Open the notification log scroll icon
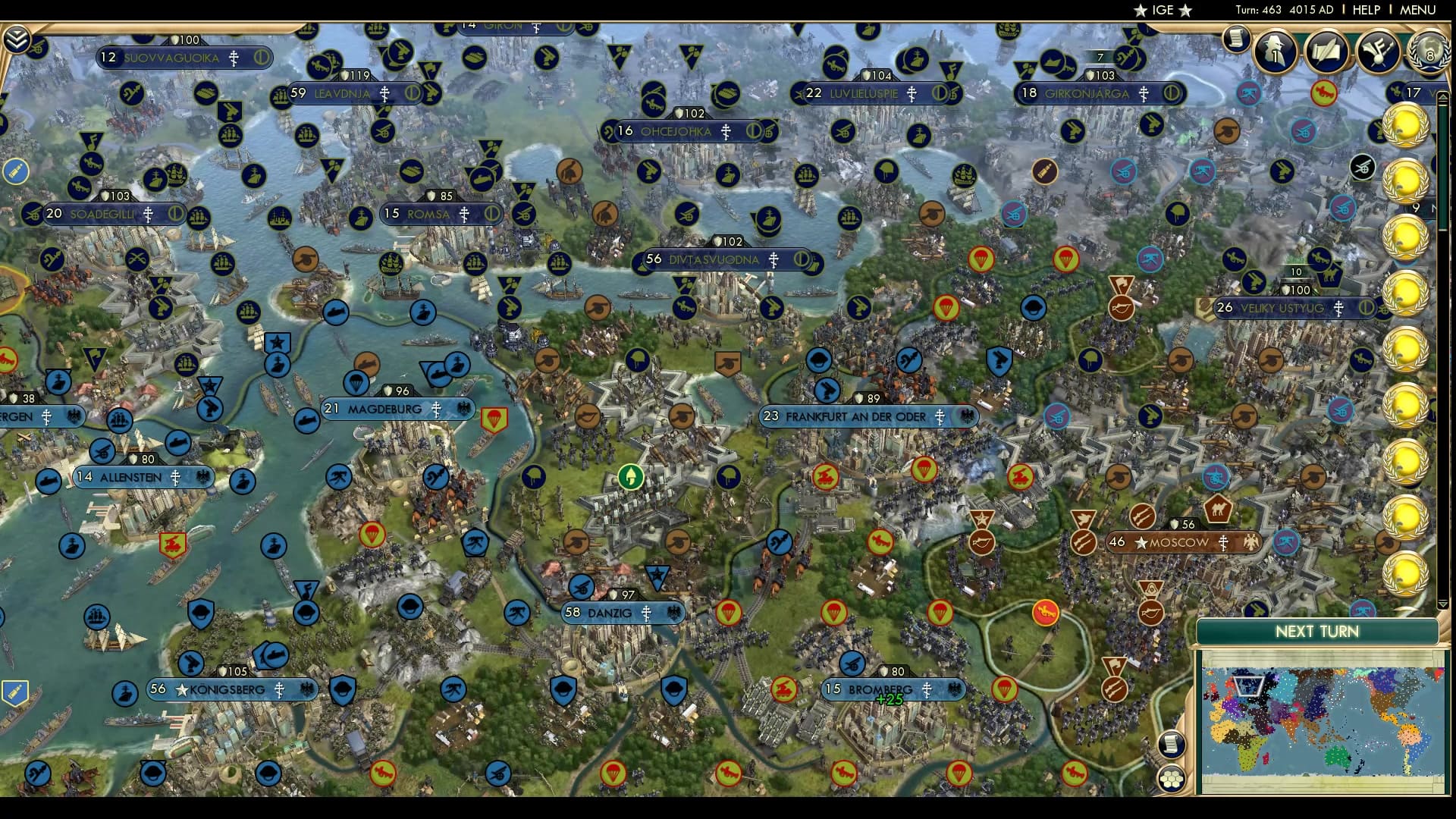This screenshot has width=1456, height=819. (1235, 39)
